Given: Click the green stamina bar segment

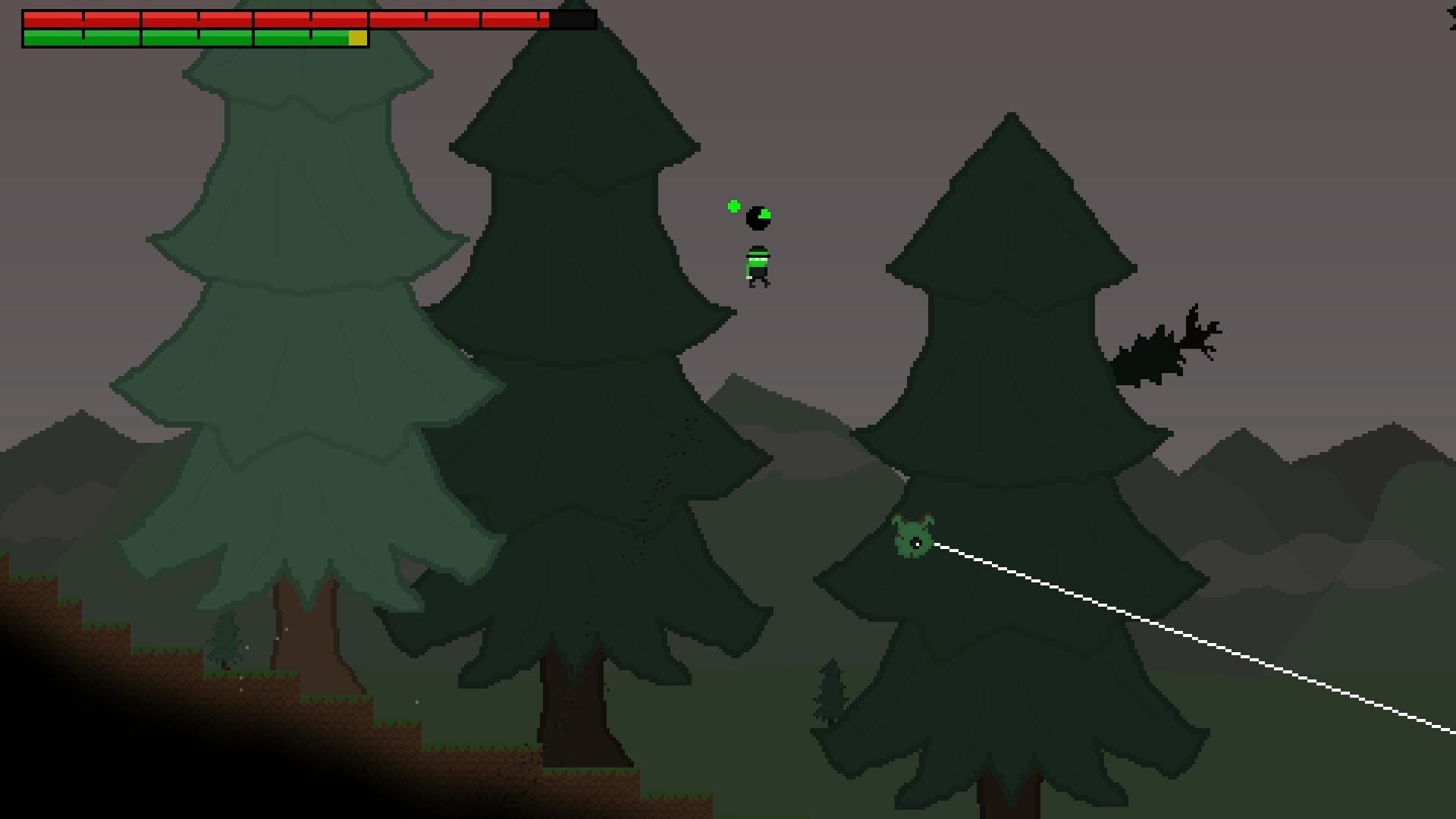Looking at the screenshot, I should pyautogui.click(x=182, y=36).
